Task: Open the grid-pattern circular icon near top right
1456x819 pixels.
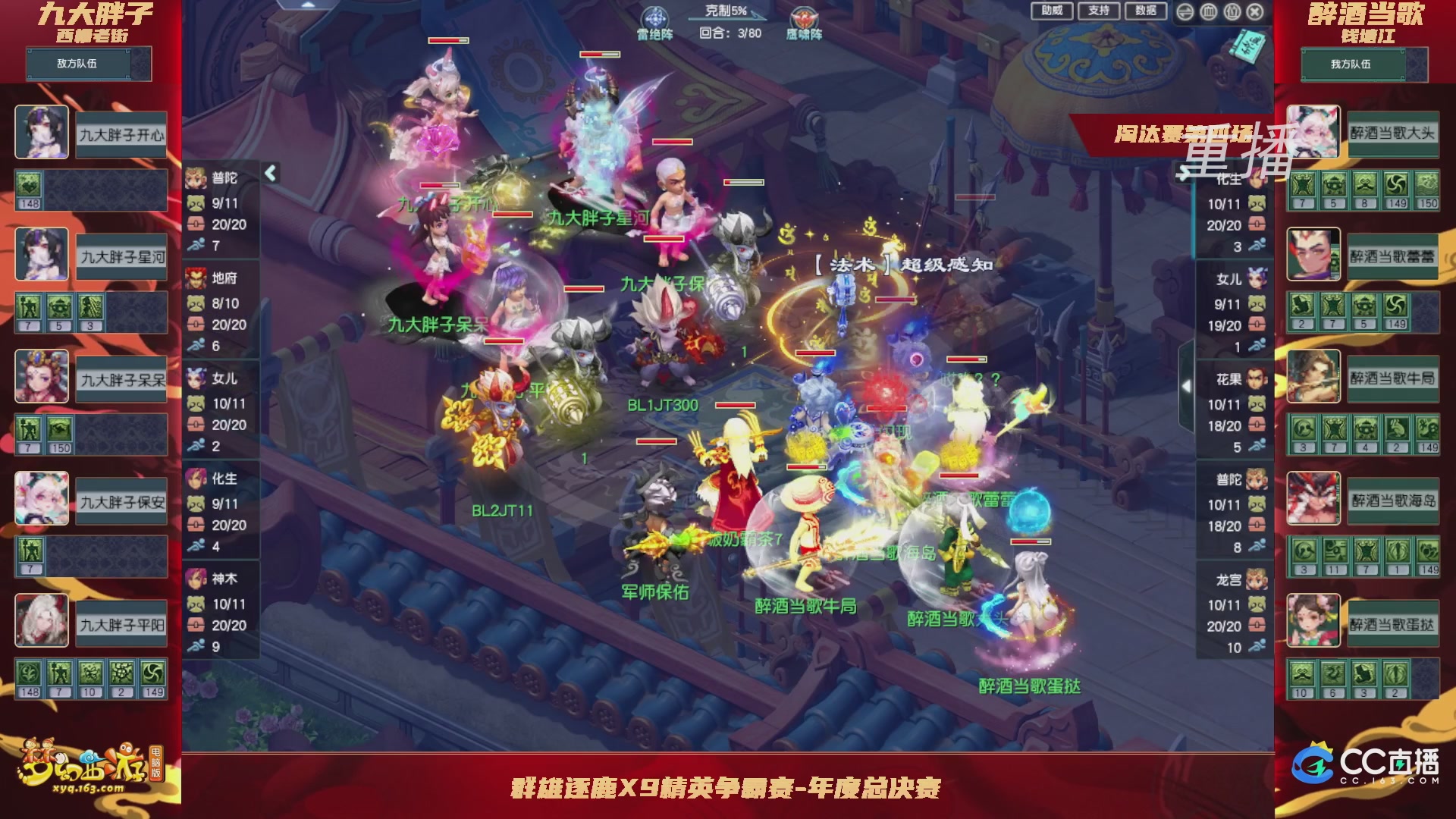Action: [x=1207, y=12]
